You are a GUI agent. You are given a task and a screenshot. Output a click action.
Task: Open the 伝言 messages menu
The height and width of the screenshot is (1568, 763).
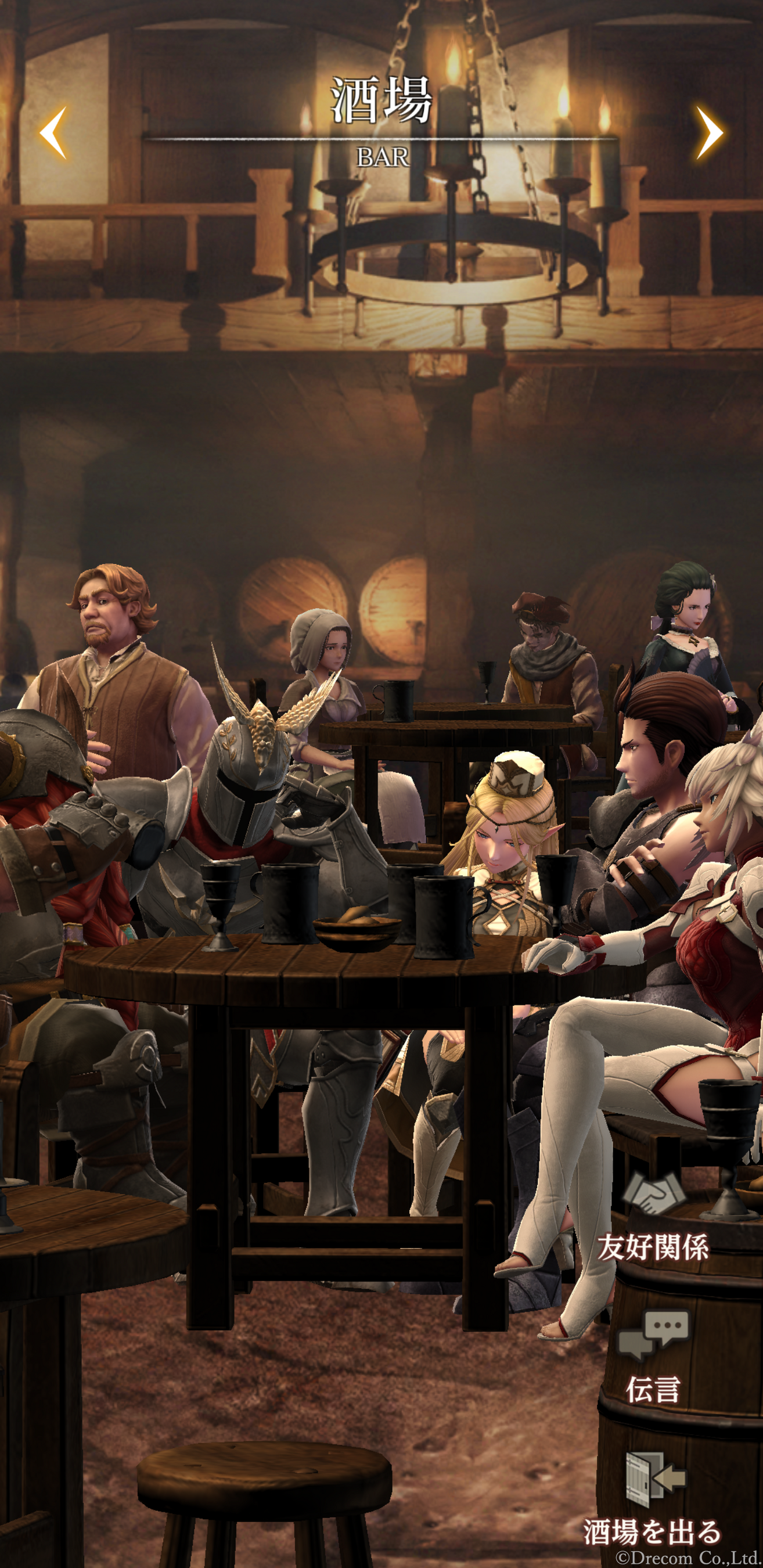pyautogui.click(x=653, y=1358)
